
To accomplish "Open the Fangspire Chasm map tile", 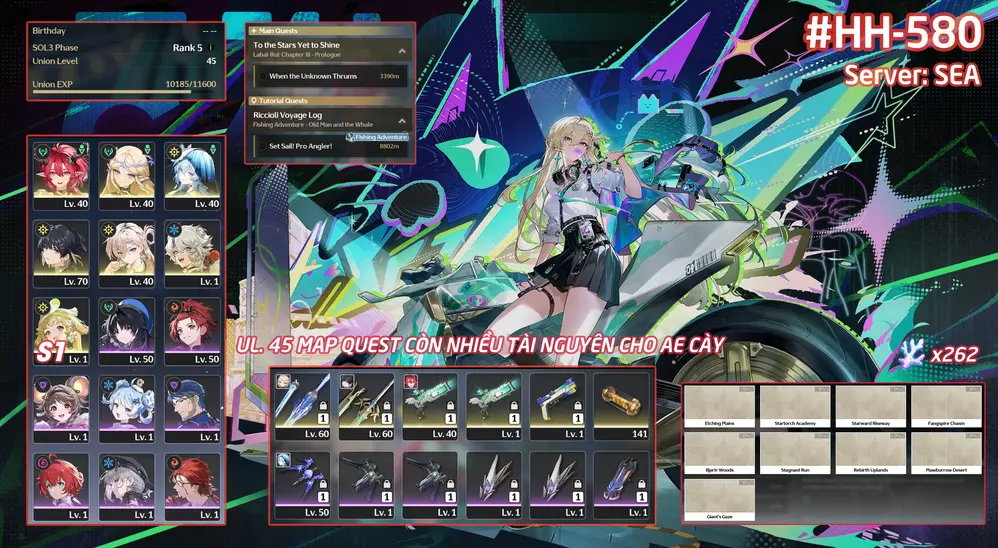I will (x=945, y=406).
